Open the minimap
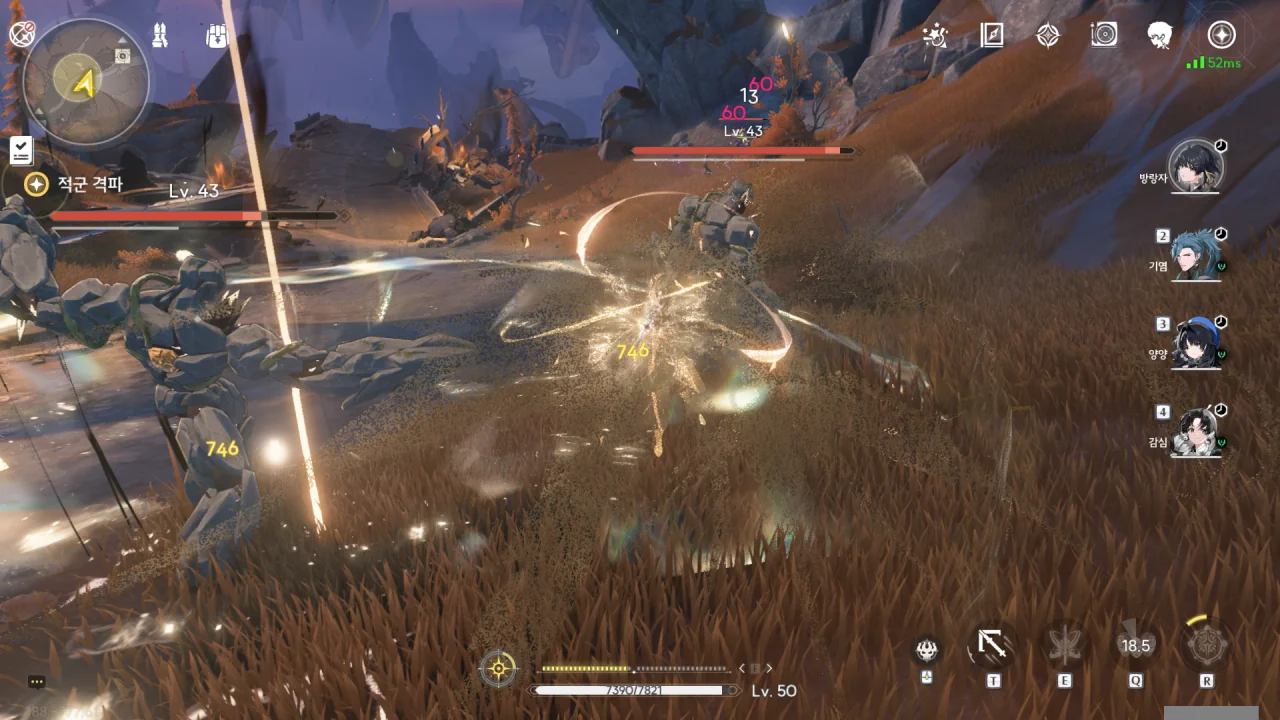Screen dimensions: 1280x720 coord(86,82)
